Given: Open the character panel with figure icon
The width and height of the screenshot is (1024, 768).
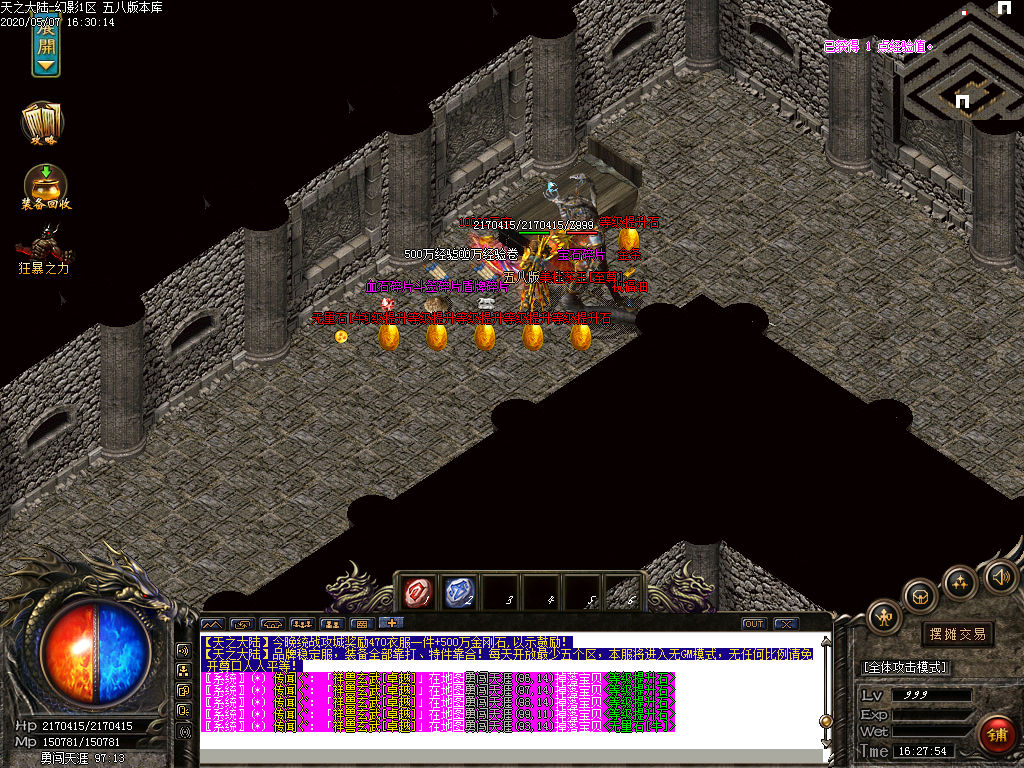Looking at the screenshot, I should pyautogui.click(x=885, y=617).
